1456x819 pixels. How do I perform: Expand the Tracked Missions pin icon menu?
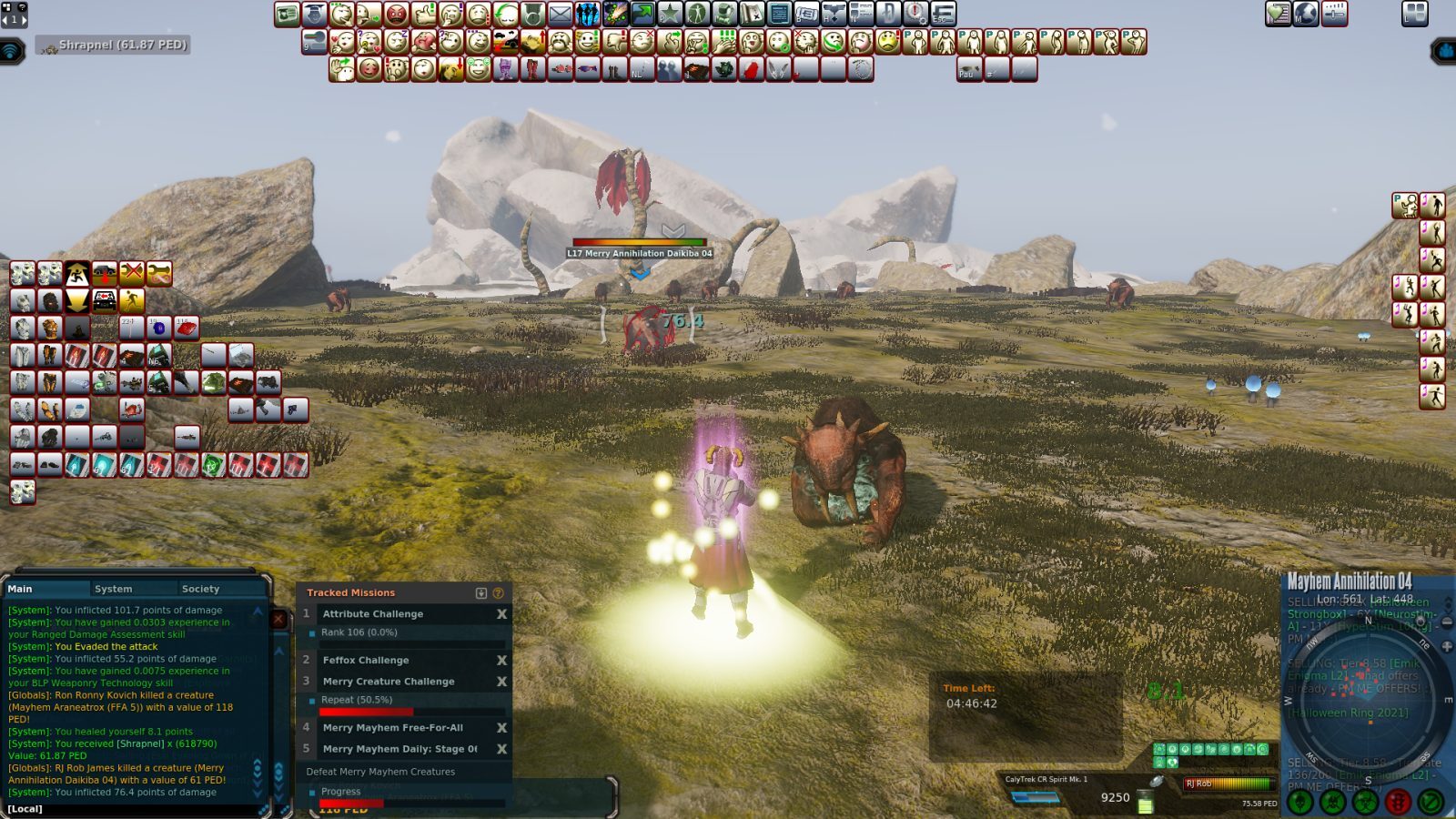[481, 591]
